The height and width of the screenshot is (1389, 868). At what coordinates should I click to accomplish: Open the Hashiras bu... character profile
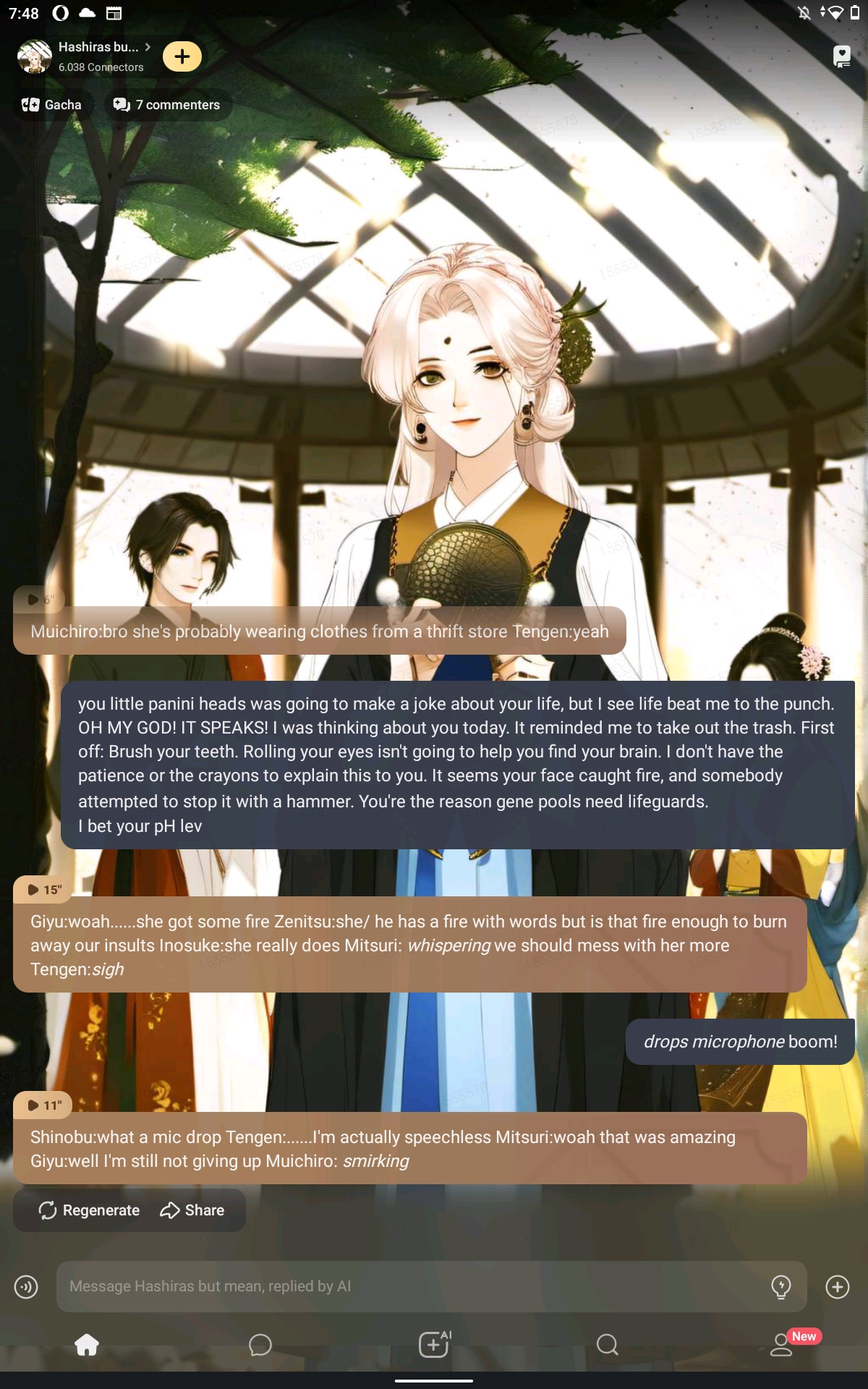pyautogui.click(x=100, y=48)
